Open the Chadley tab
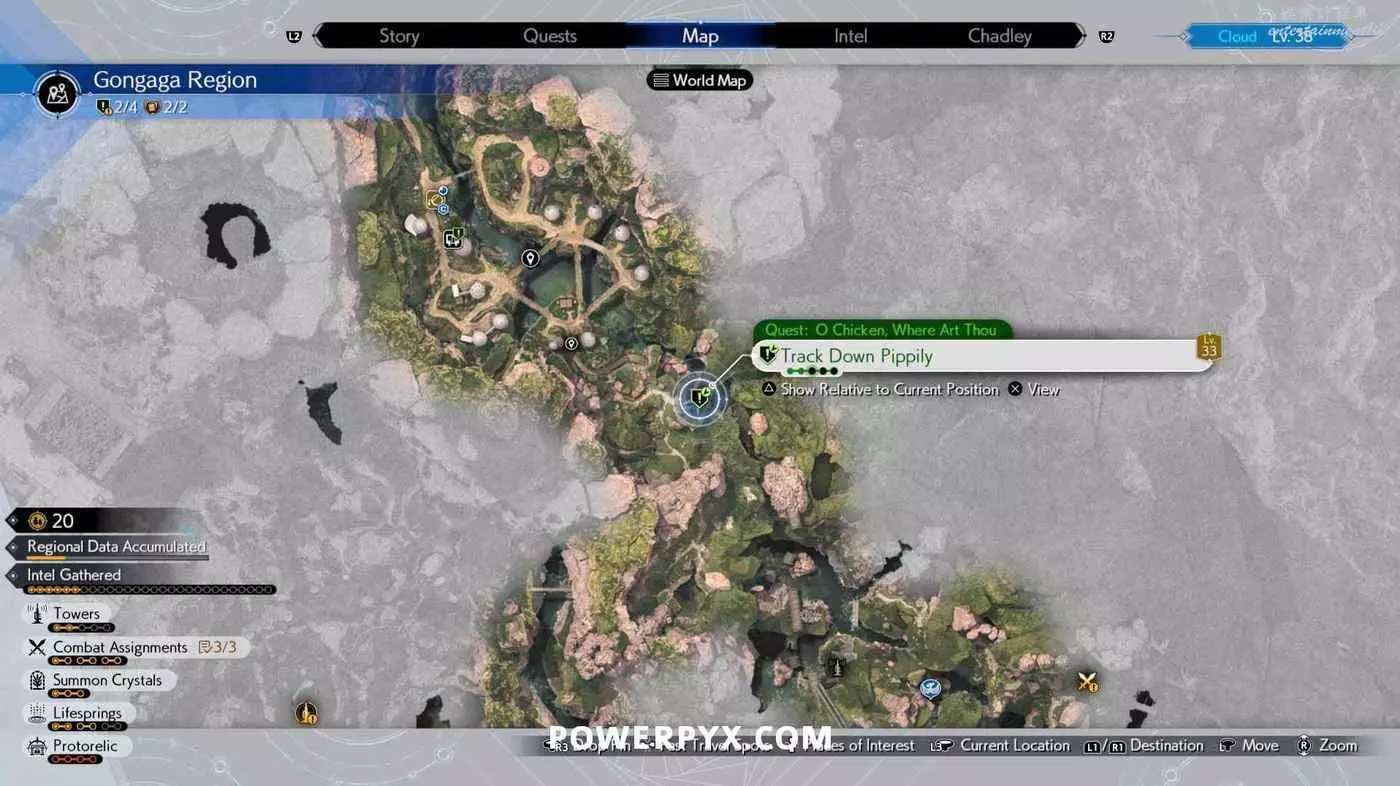This screenshot has width=1400, height=786. pos(999,36)
